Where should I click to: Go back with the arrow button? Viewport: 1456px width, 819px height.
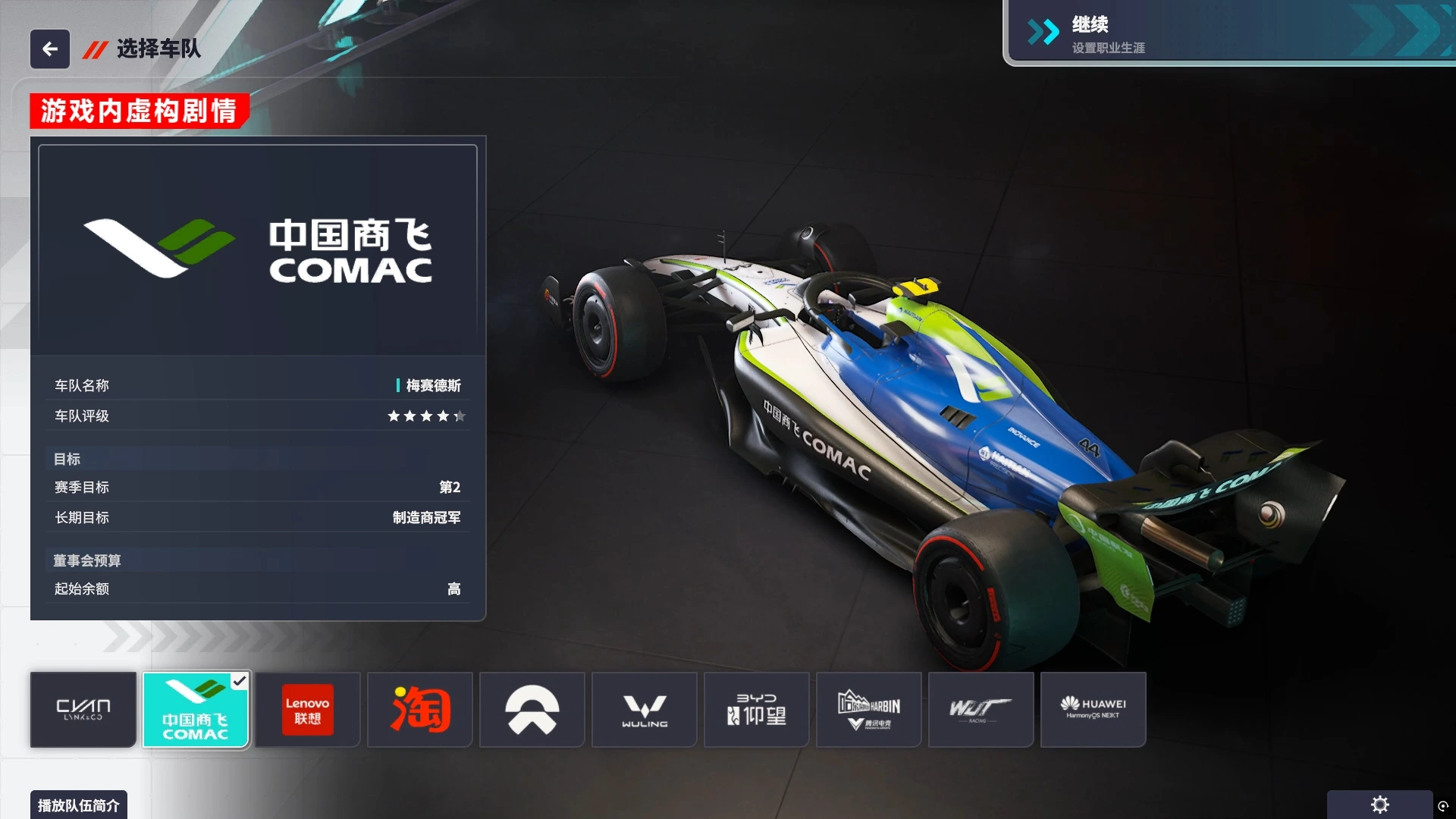50,49
